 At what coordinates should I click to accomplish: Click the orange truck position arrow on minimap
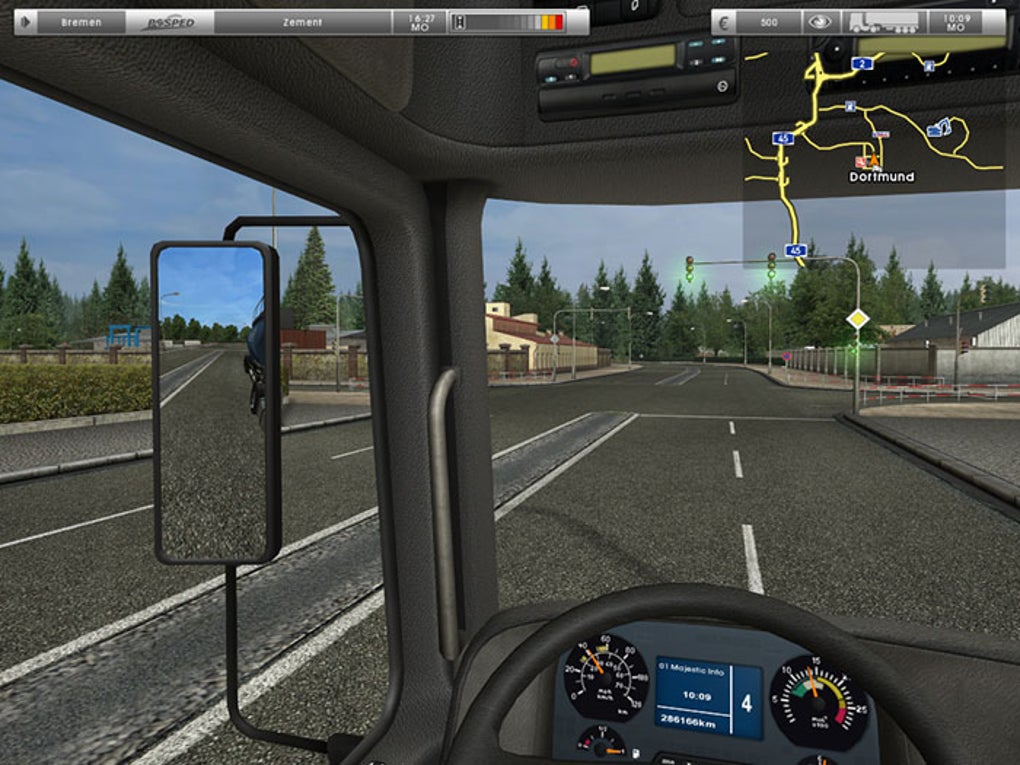tap(875, 160)
